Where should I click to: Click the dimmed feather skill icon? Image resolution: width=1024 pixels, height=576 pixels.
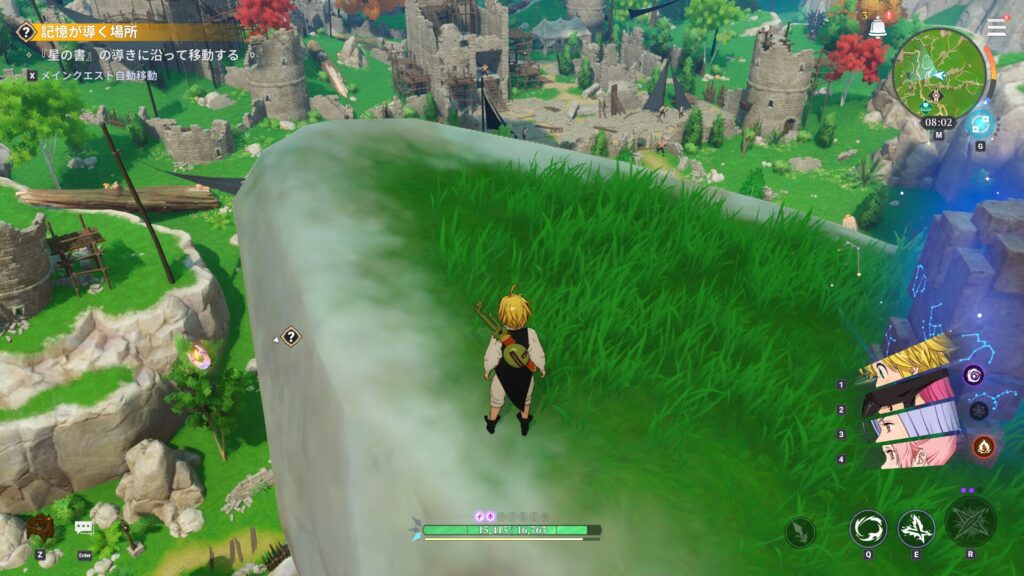799,532
